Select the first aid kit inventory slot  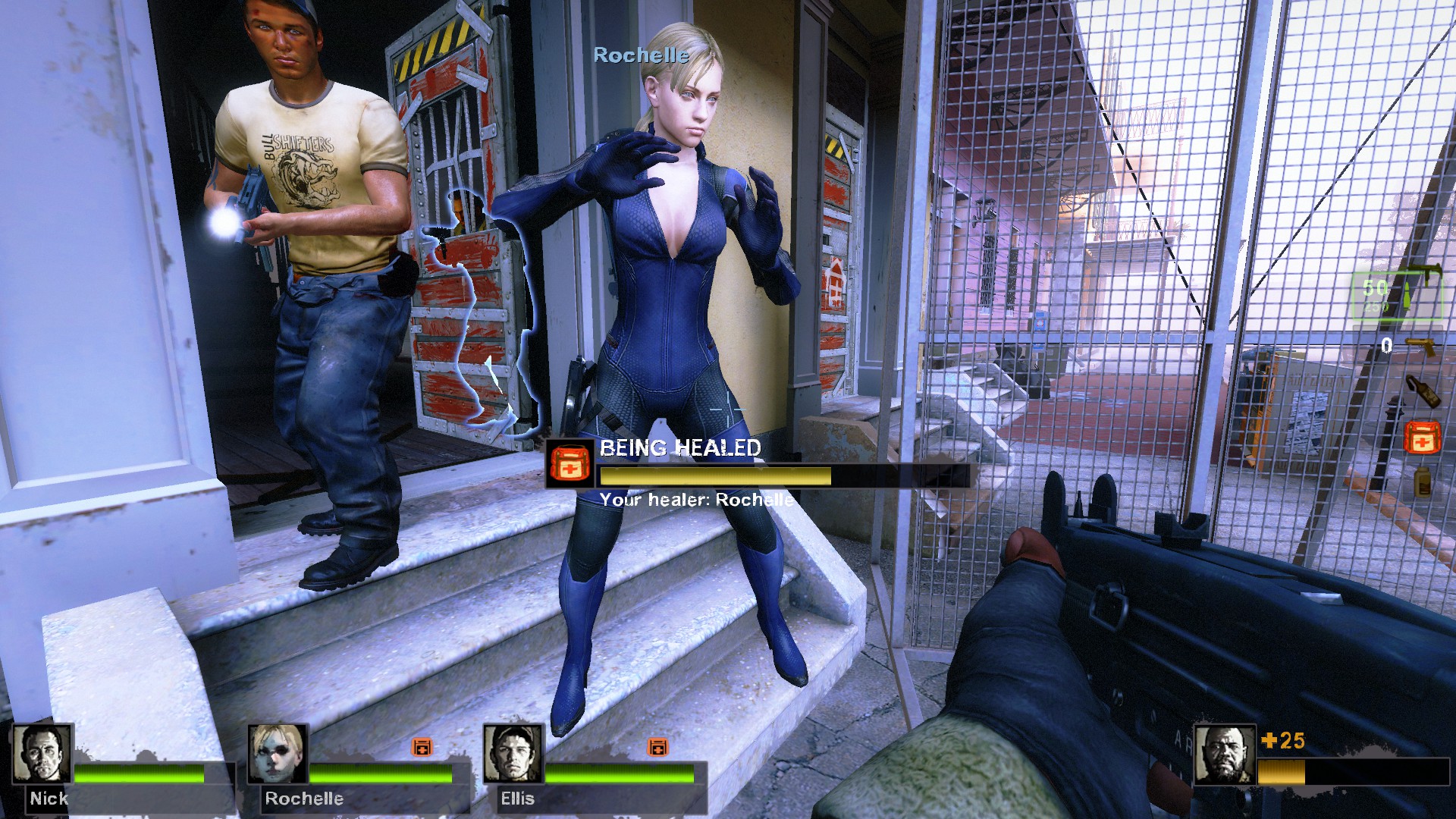tap(1422, 438)
